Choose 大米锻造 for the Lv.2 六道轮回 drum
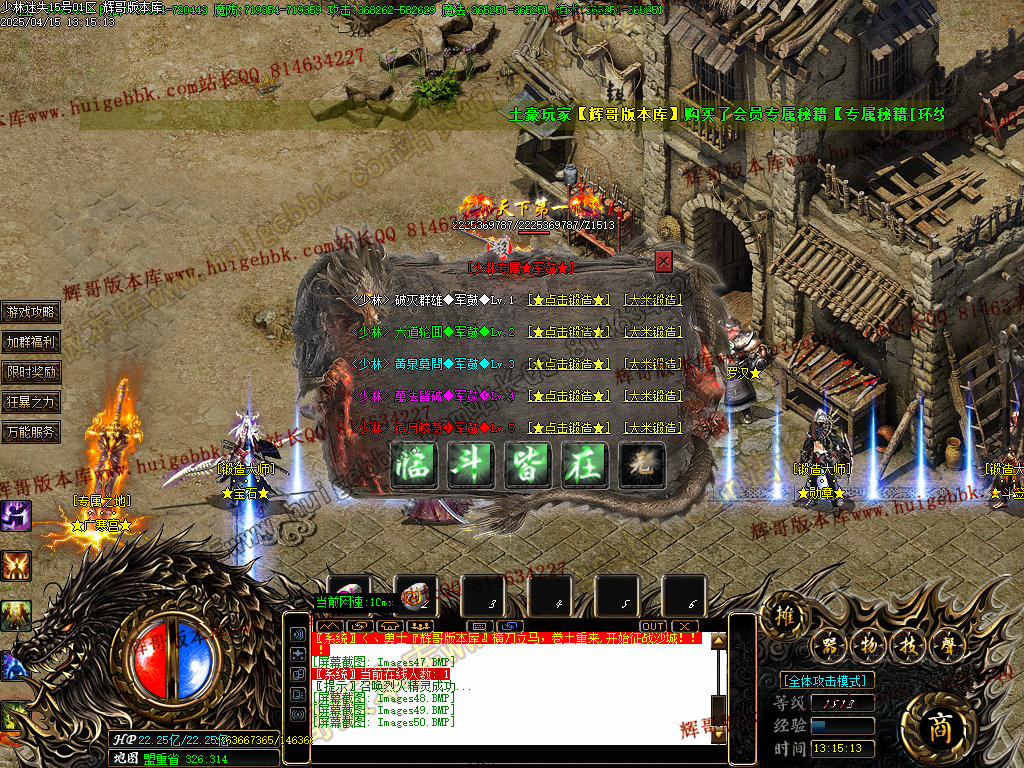 point(653,332)
